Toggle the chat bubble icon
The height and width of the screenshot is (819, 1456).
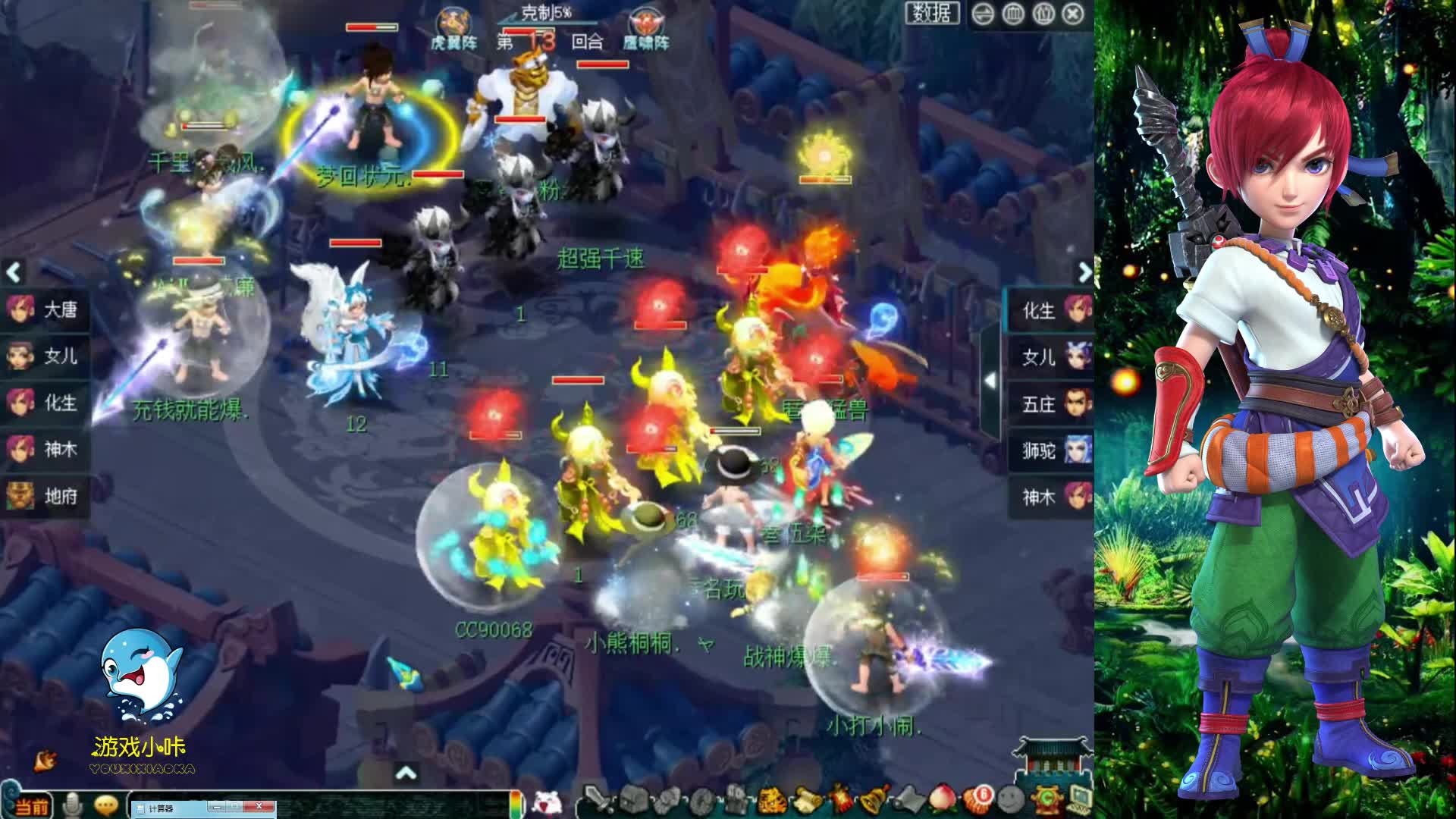(105, 806)
